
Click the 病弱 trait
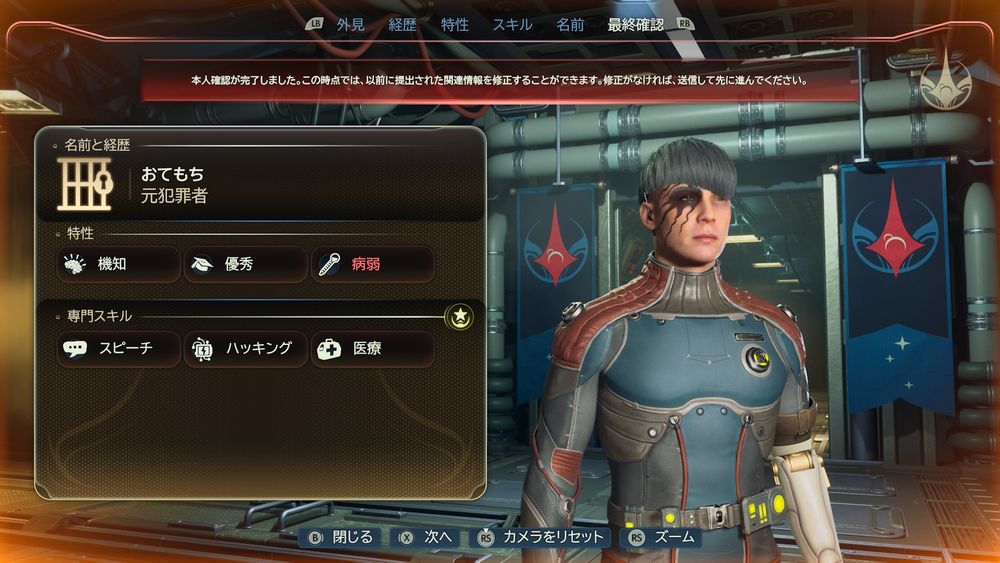tap(373, 265)
